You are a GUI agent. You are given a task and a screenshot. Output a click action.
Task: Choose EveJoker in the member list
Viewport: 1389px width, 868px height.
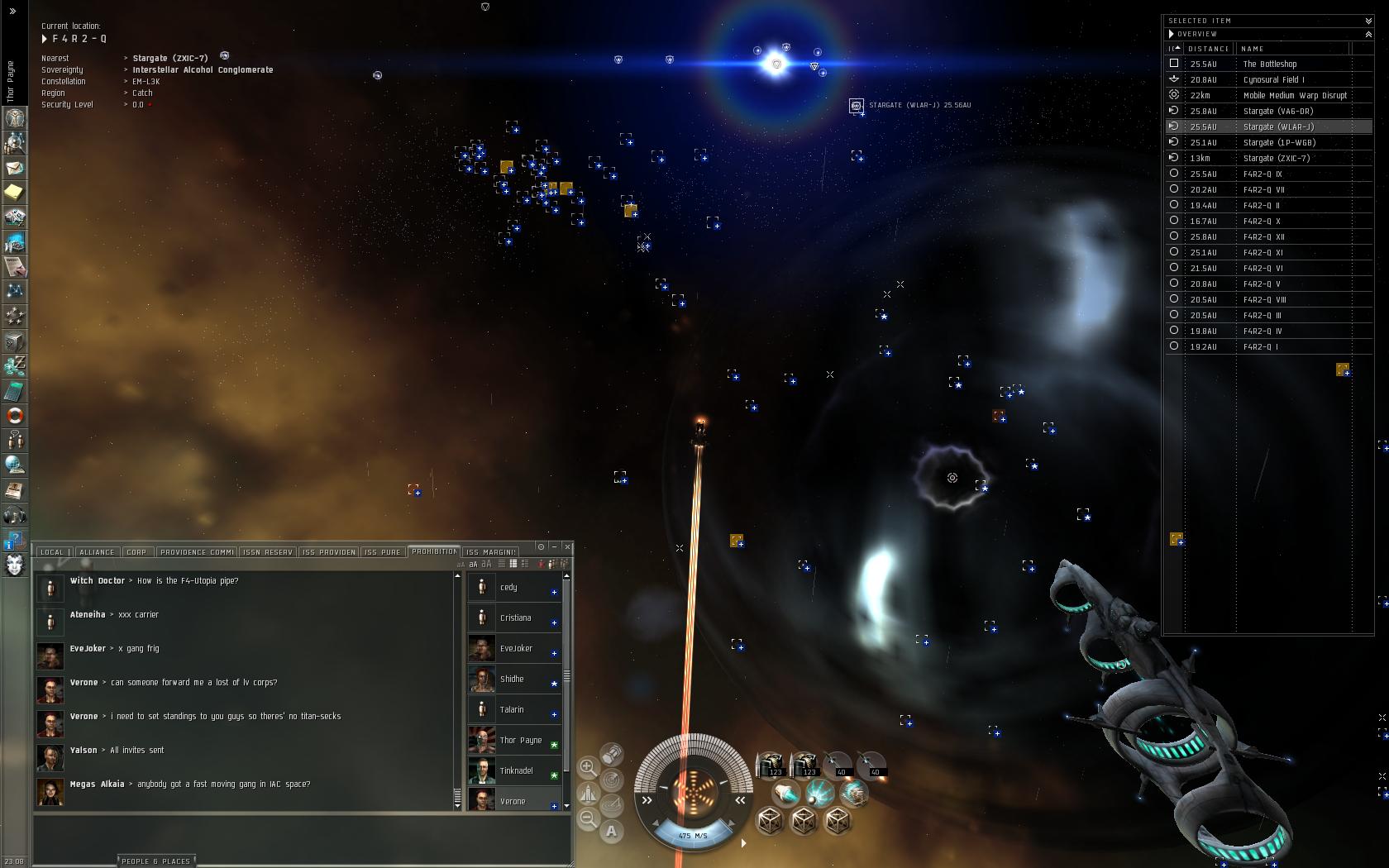(516, 648)
